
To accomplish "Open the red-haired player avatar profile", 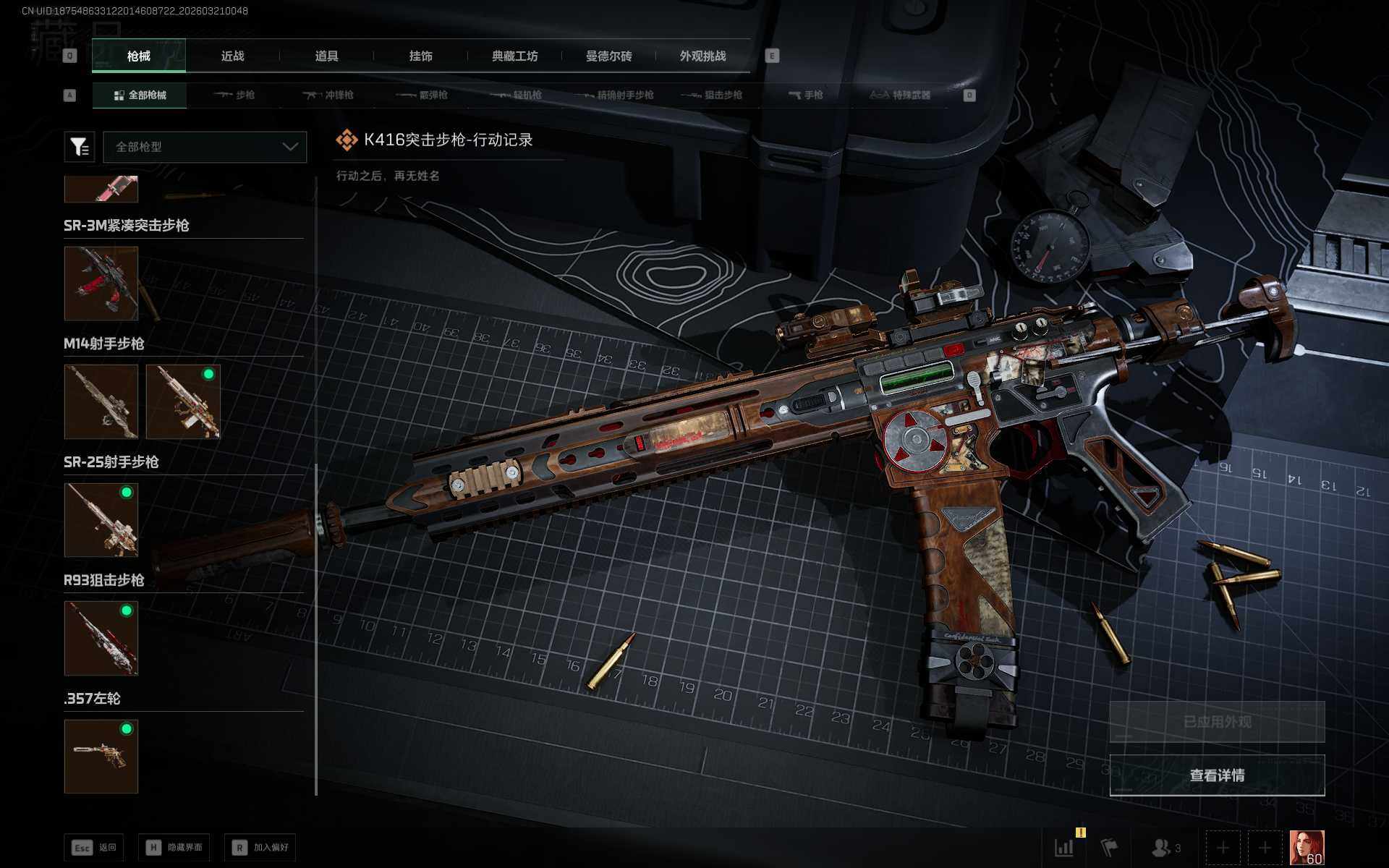I will (1307, 847).
